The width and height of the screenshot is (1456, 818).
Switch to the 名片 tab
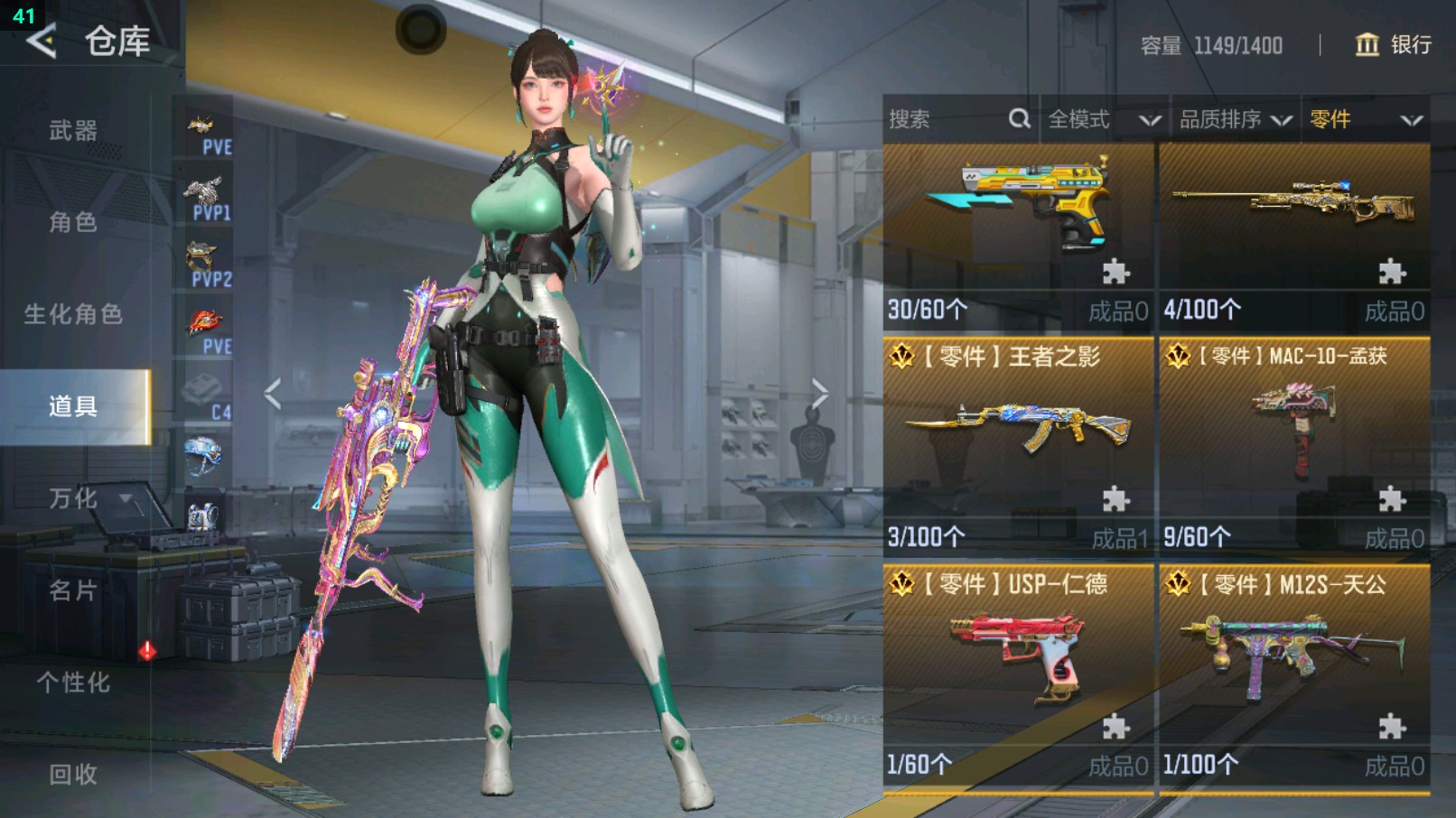pyautogui.click(x=73, y=590)
